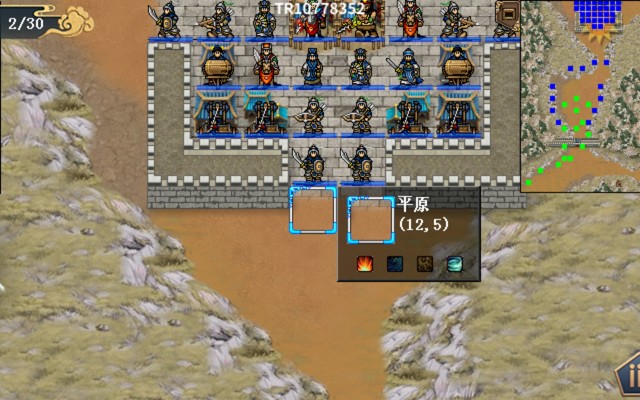Select the dark blue water element icon
The image size is (640, 400).
coord(396,264)
